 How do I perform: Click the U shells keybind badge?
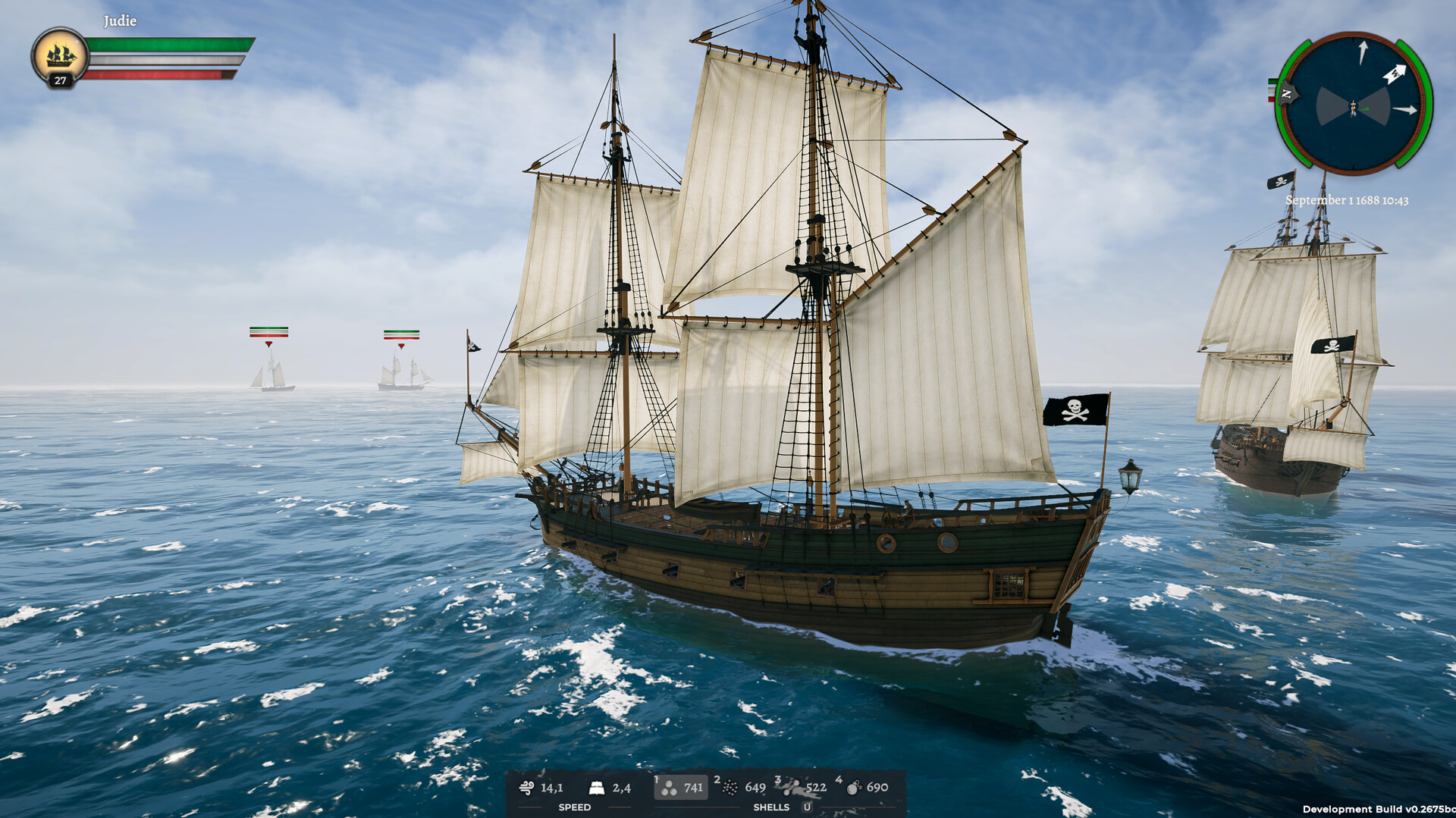[806, 807]
